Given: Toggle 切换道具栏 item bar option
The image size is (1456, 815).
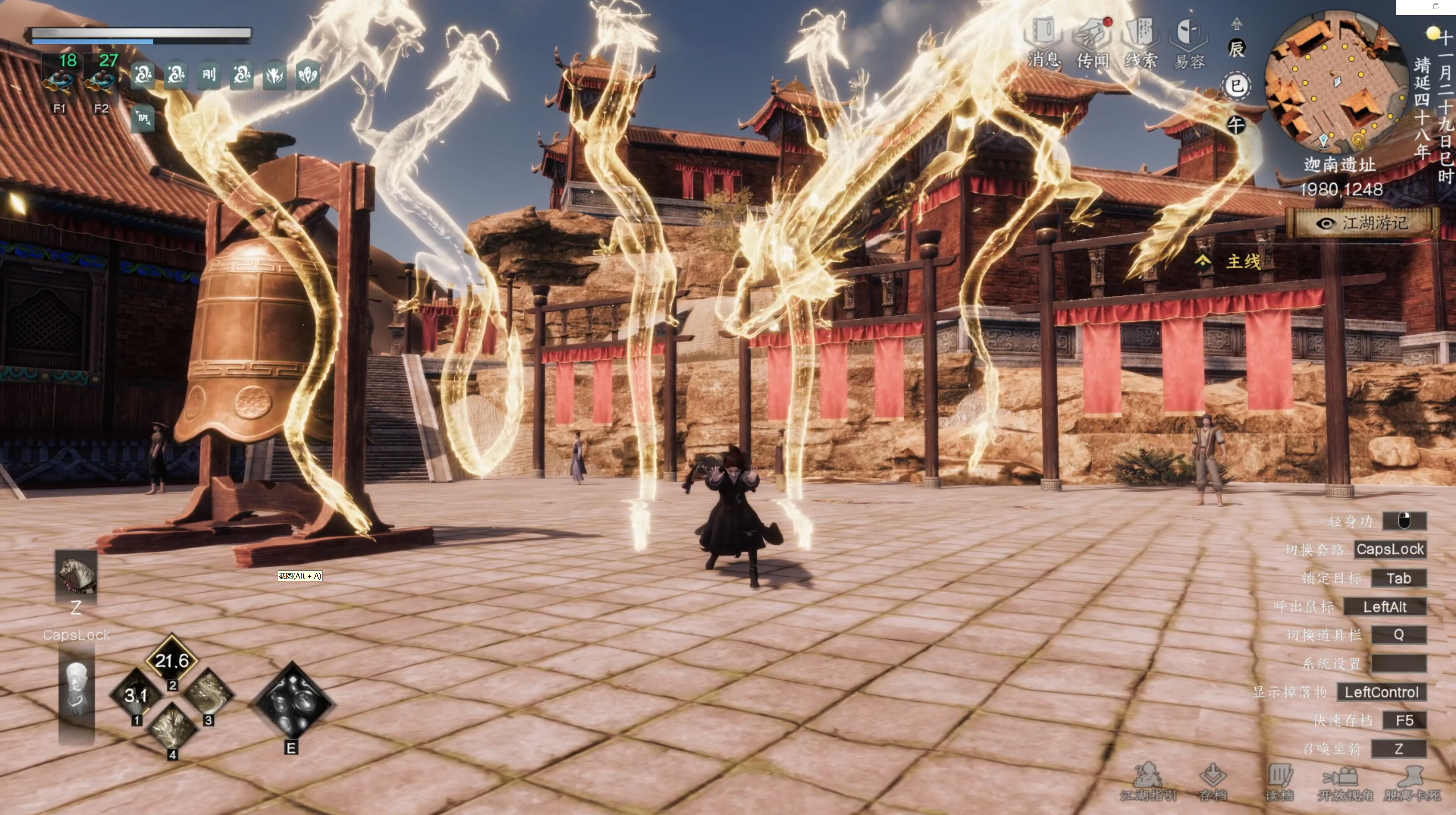Looking at the screenshot, I should coord(1399,635).
